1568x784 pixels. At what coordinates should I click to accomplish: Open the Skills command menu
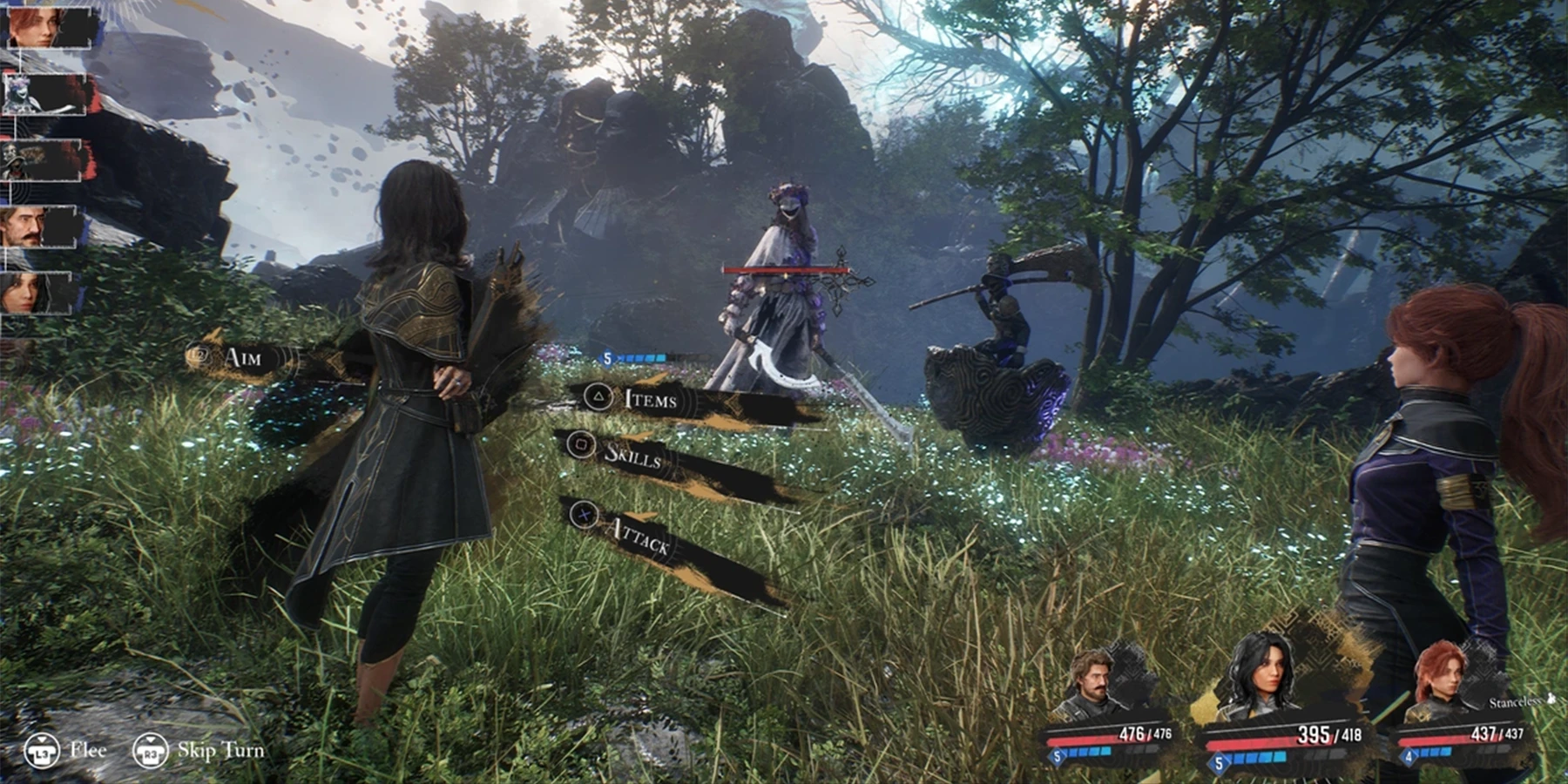(x=632, y=455)
